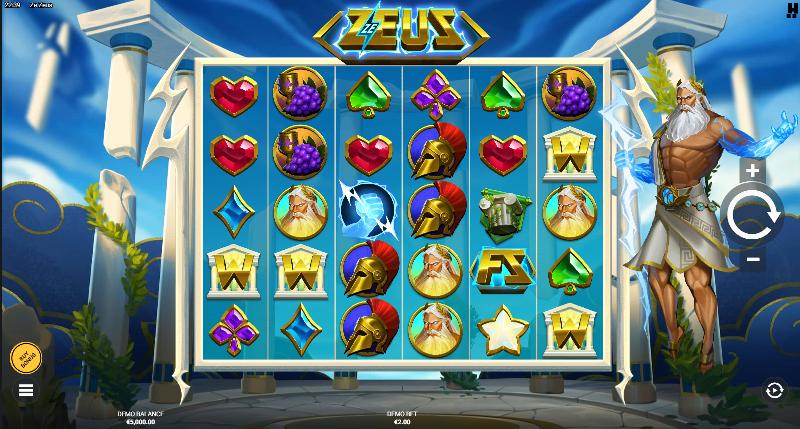Activate the autoplay button

(x=773, y=390)
